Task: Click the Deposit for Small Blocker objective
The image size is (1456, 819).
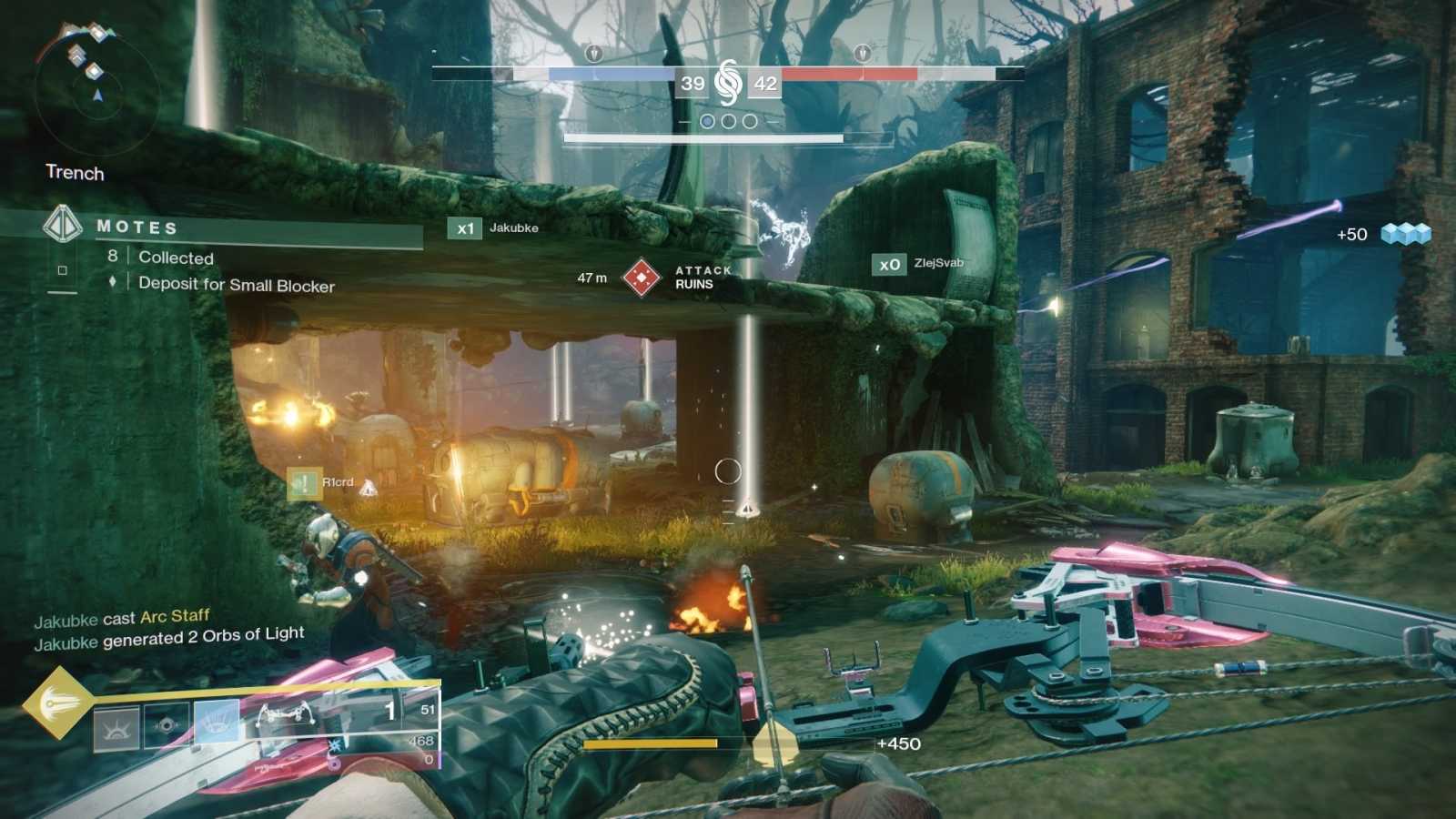Action: (x=236, y=285)
